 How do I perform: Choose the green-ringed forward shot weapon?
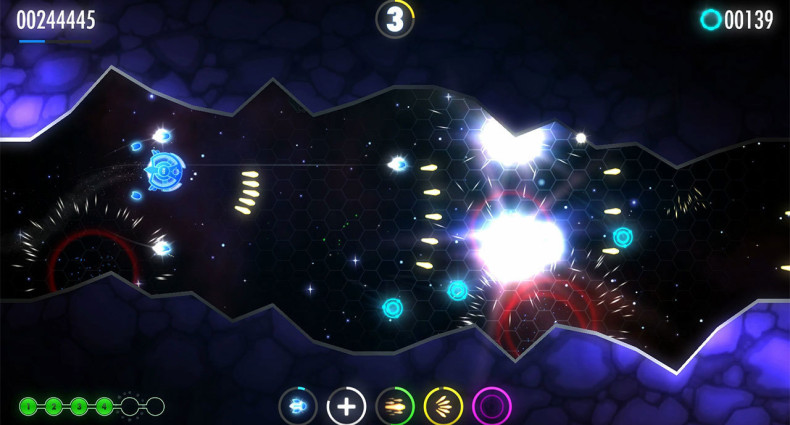395,406
